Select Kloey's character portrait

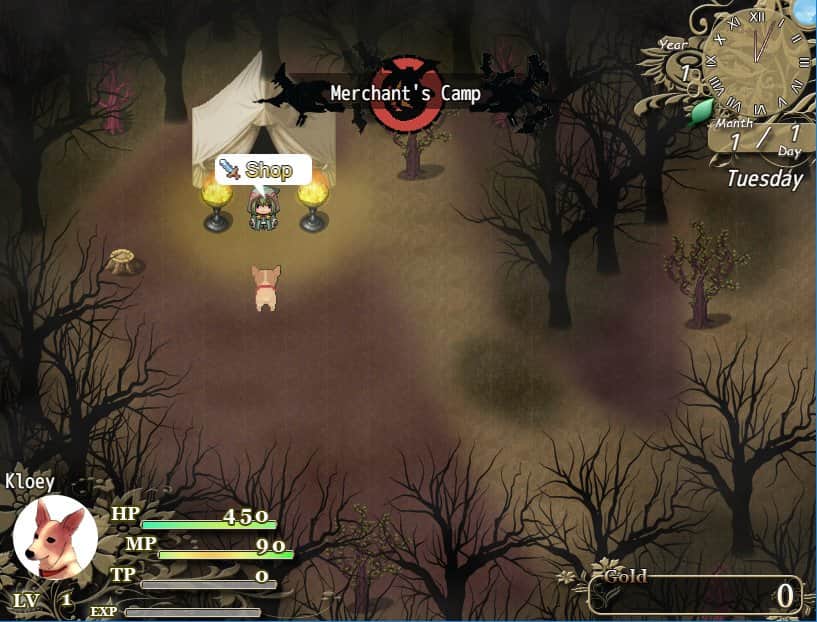click(x=55, y=537)
